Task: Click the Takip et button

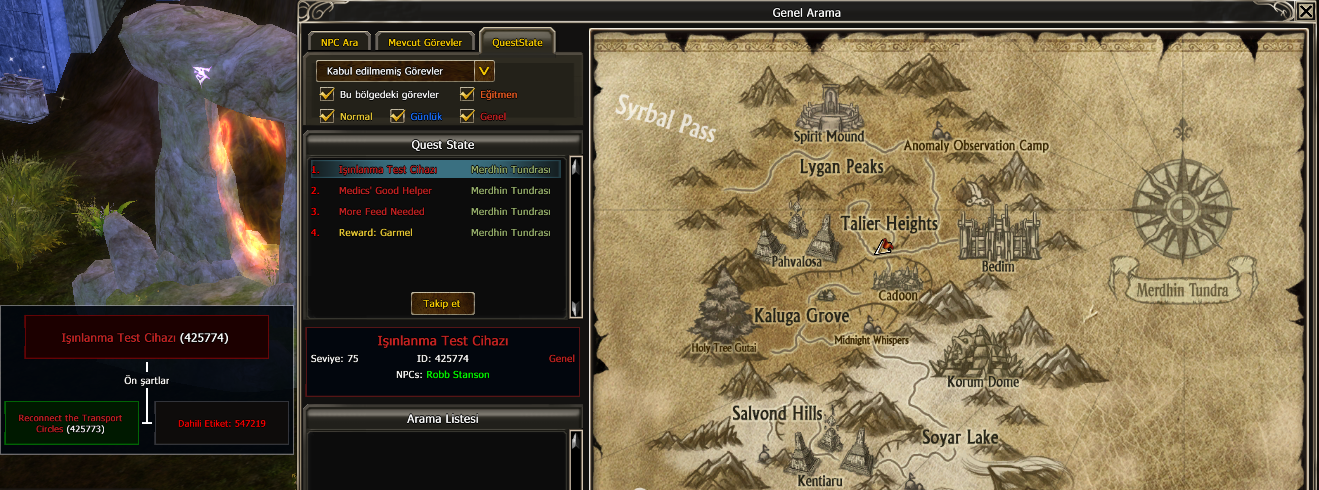Action: pyautogui.click(x=442, y=303)
